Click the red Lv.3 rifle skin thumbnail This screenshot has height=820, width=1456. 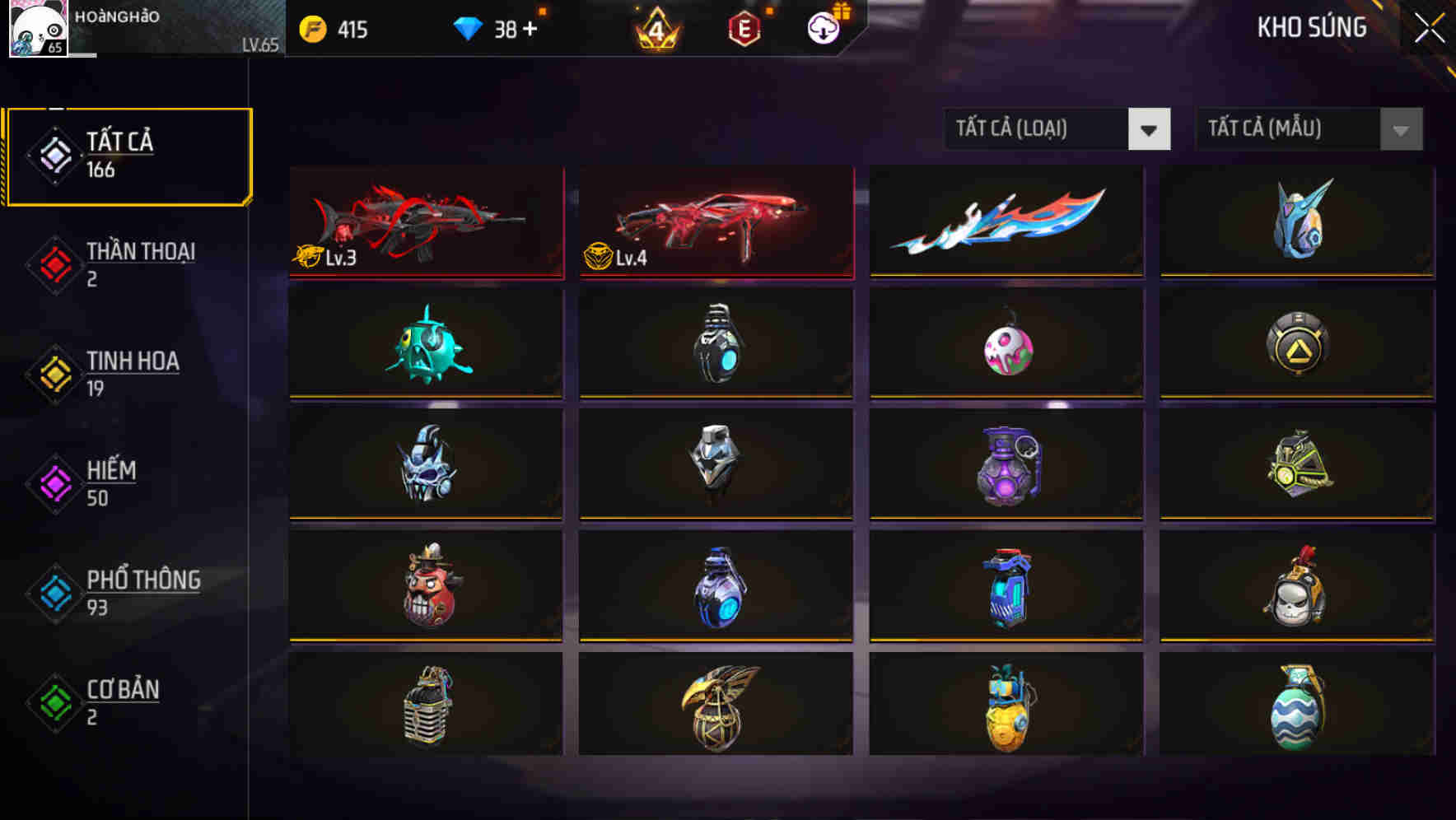pyautogui.click(x=425, y=221)
